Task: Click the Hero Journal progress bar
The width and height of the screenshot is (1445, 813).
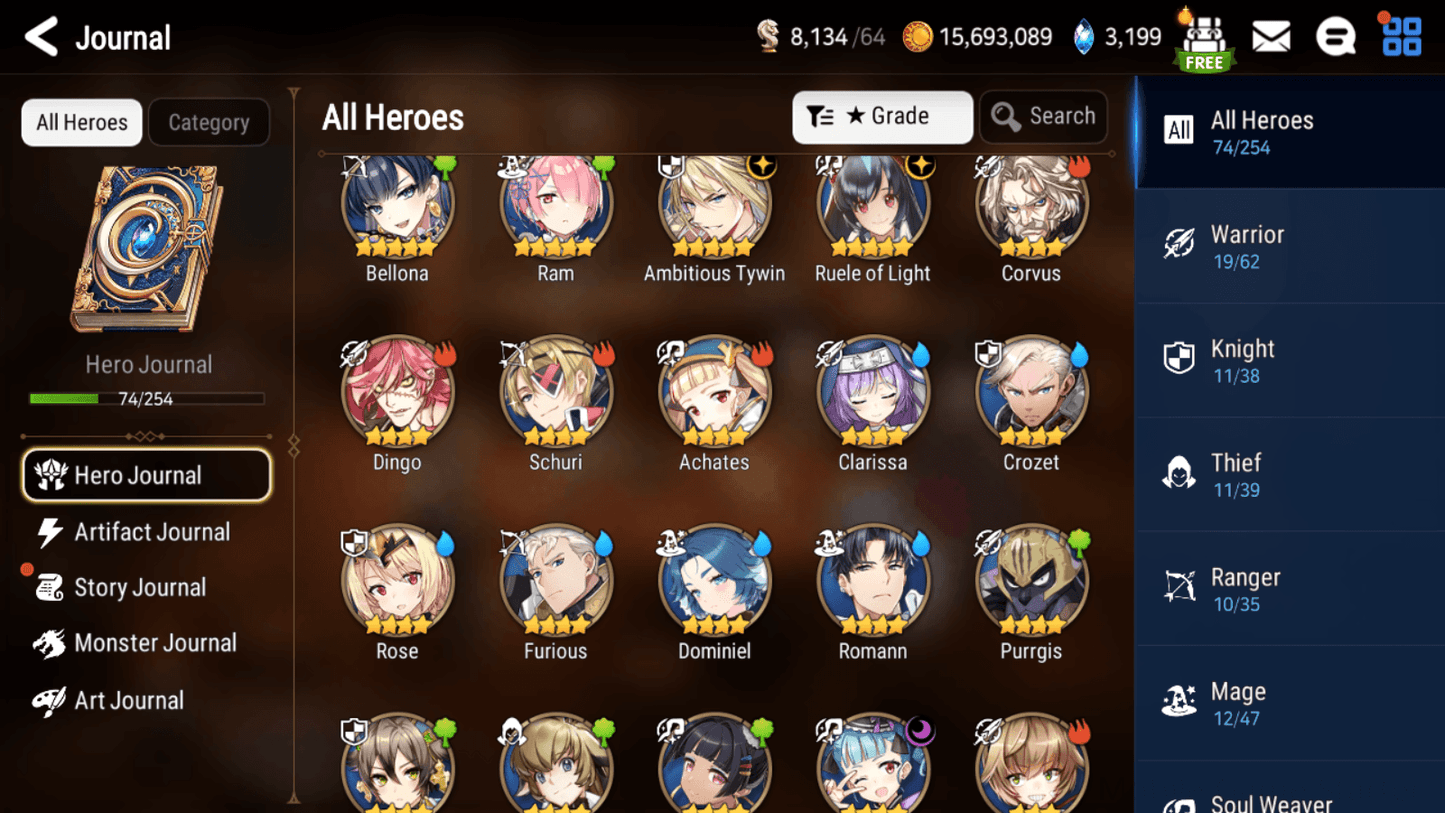Action: (148, 398)
